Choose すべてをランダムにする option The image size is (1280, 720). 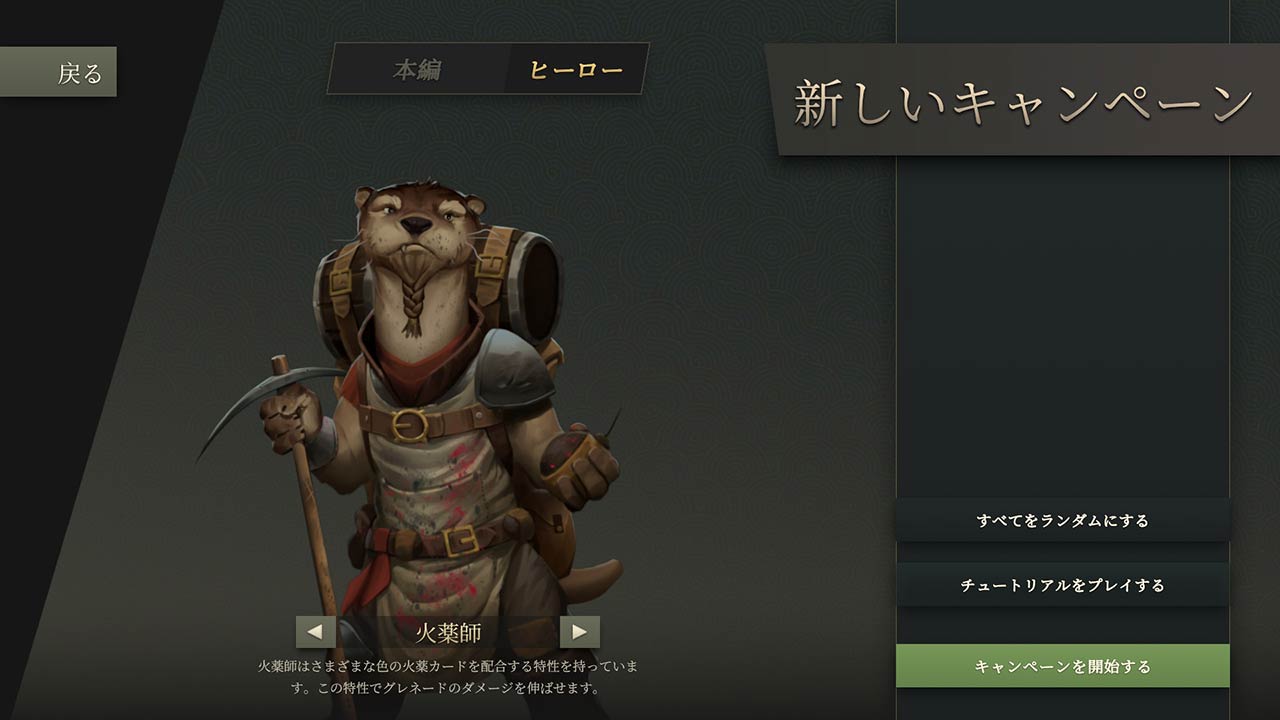(x=1062, y=520)
